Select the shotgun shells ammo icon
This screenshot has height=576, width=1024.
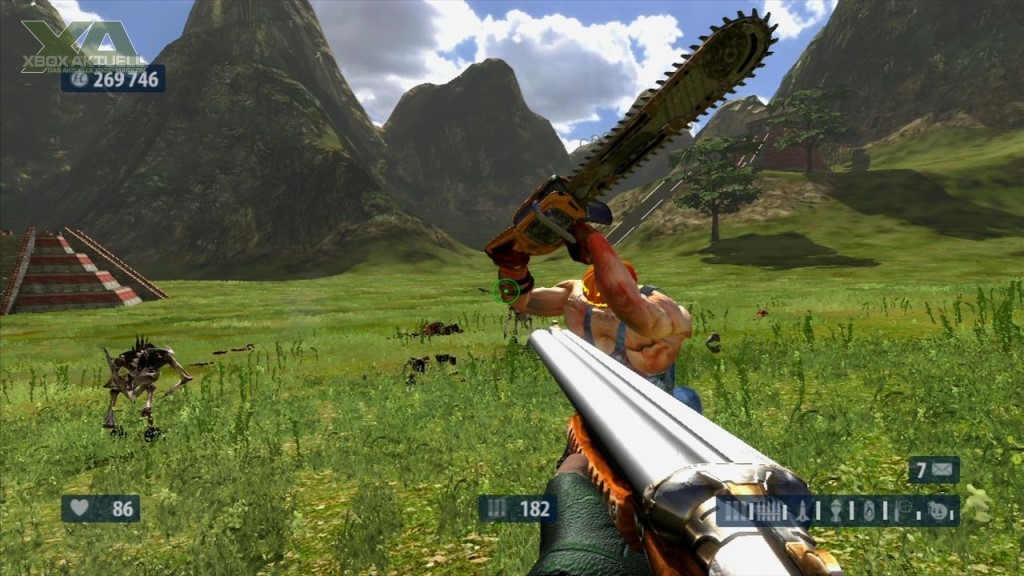734,510
